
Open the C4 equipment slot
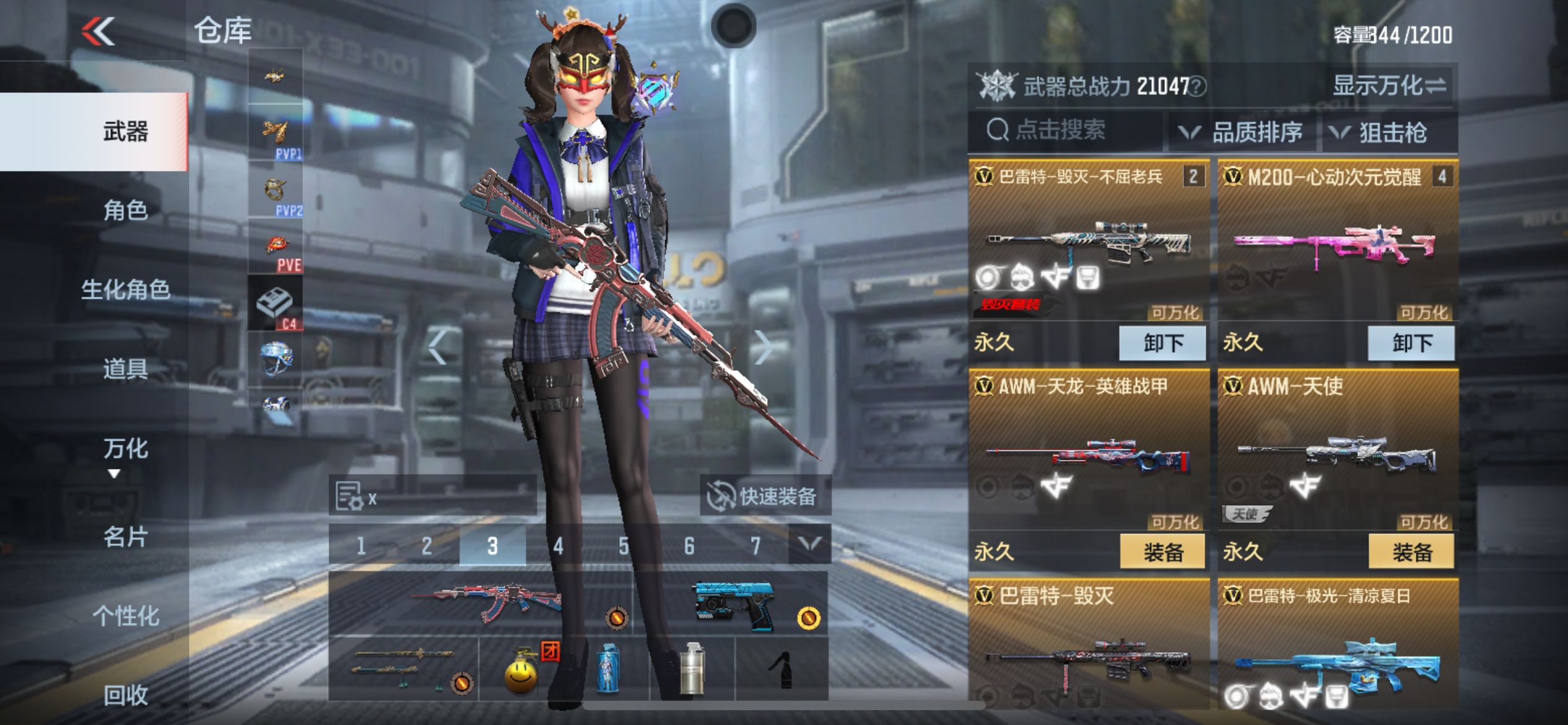pyautogui.click(x=276, y=304)
